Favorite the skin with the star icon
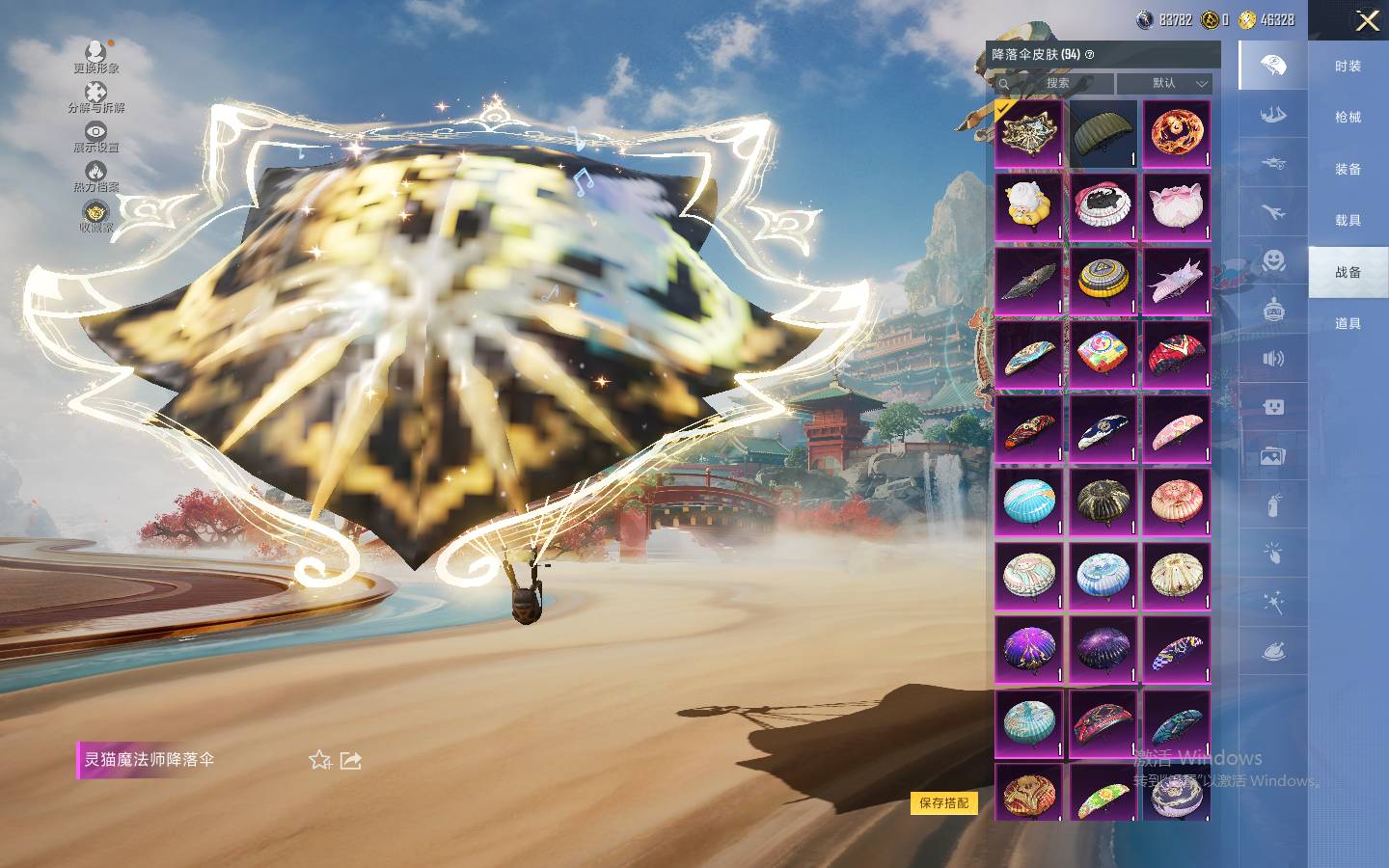1389x868 pixels. [320, 760]
